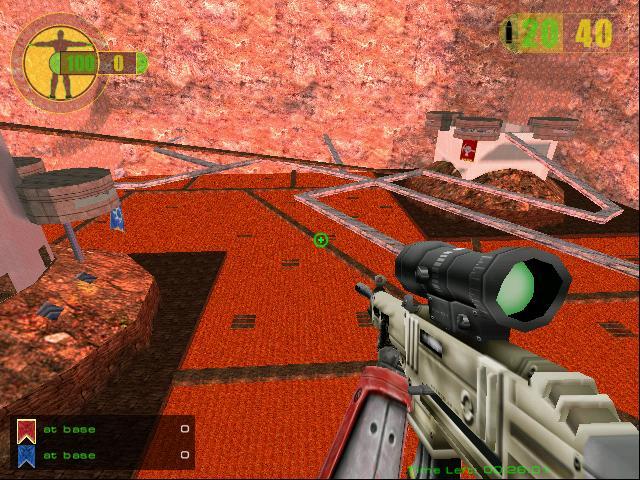Click the bullet ammo type icon
This screenshot has width=640, height=480.
512,33
